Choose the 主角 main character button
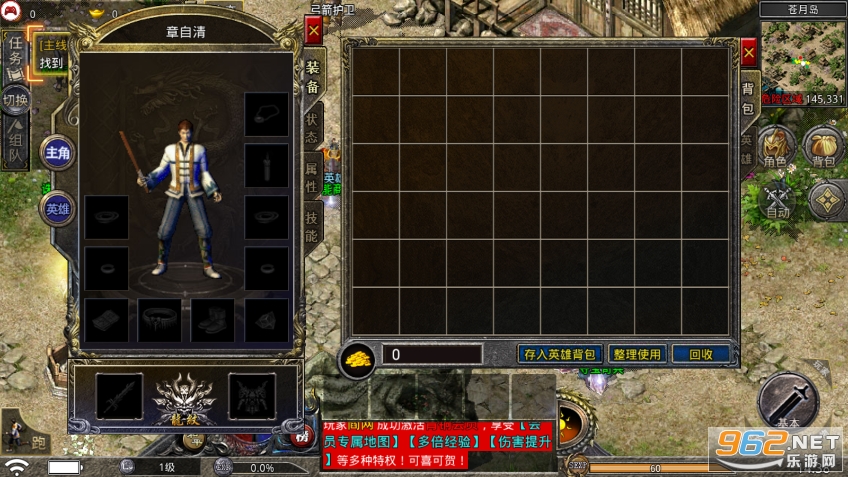The width and height of the screenshot is (848, 477). (x=56, y=152)
